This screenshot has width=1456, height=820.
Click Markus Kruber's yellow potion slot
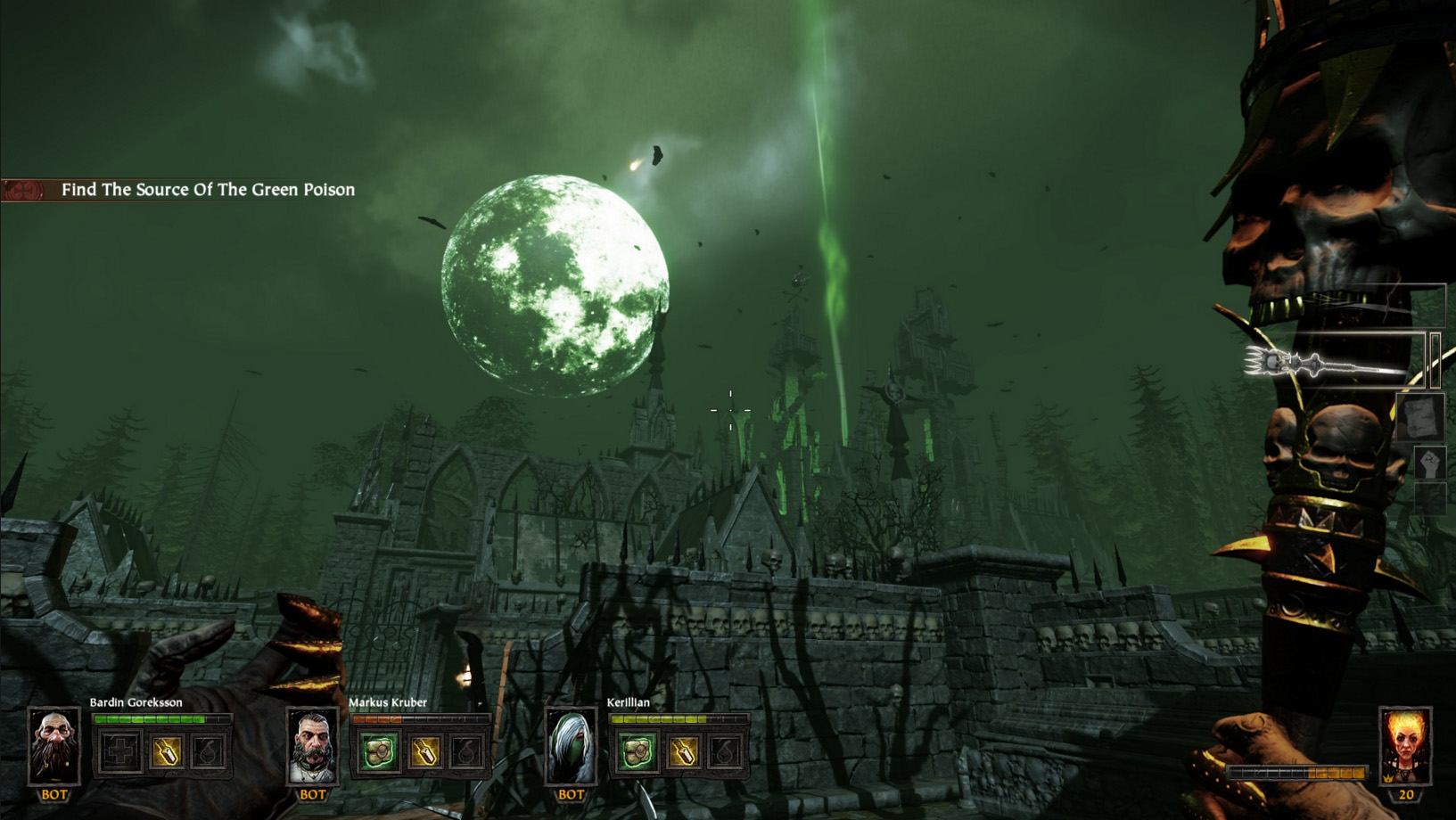pos(424,752)
